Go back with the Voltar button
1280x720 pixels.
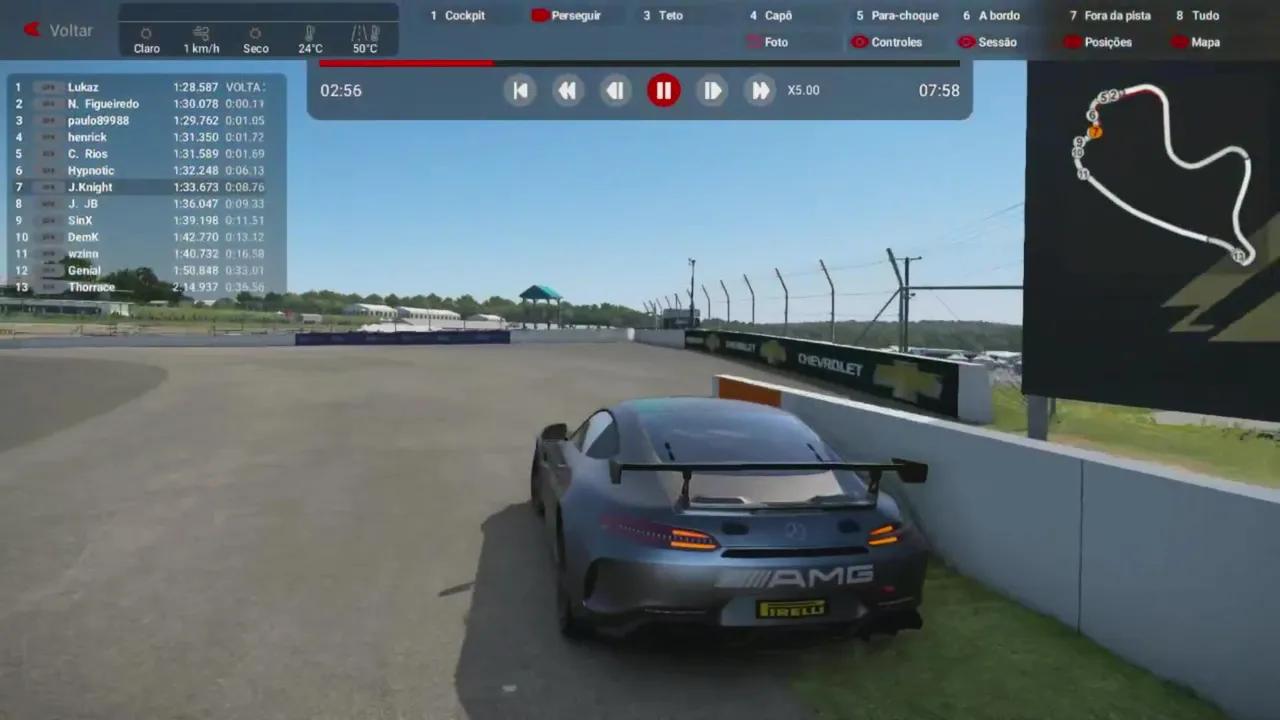(59, 30)
